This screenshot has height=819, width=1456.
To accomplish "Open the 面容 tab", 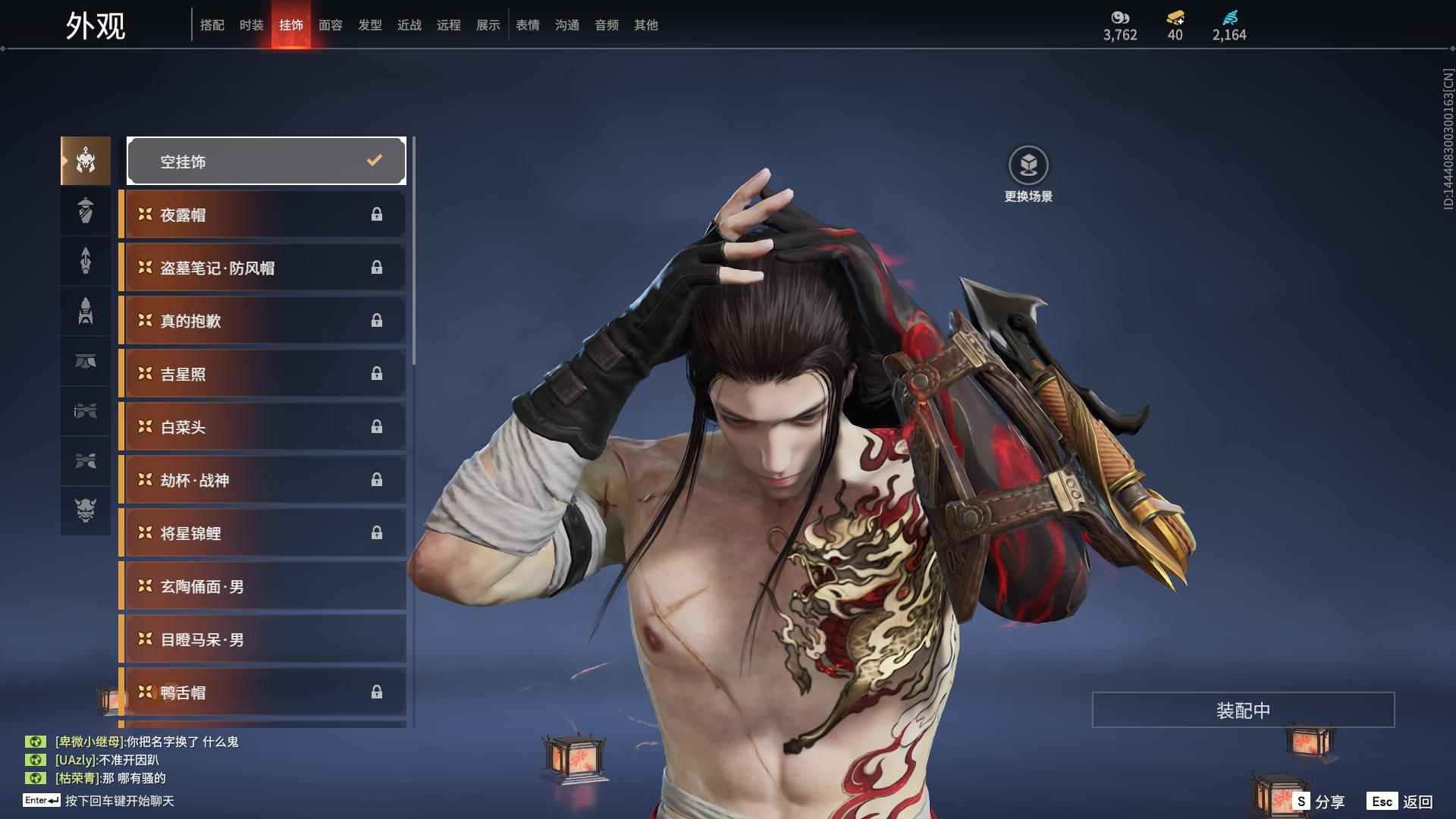I will point(330,25).
